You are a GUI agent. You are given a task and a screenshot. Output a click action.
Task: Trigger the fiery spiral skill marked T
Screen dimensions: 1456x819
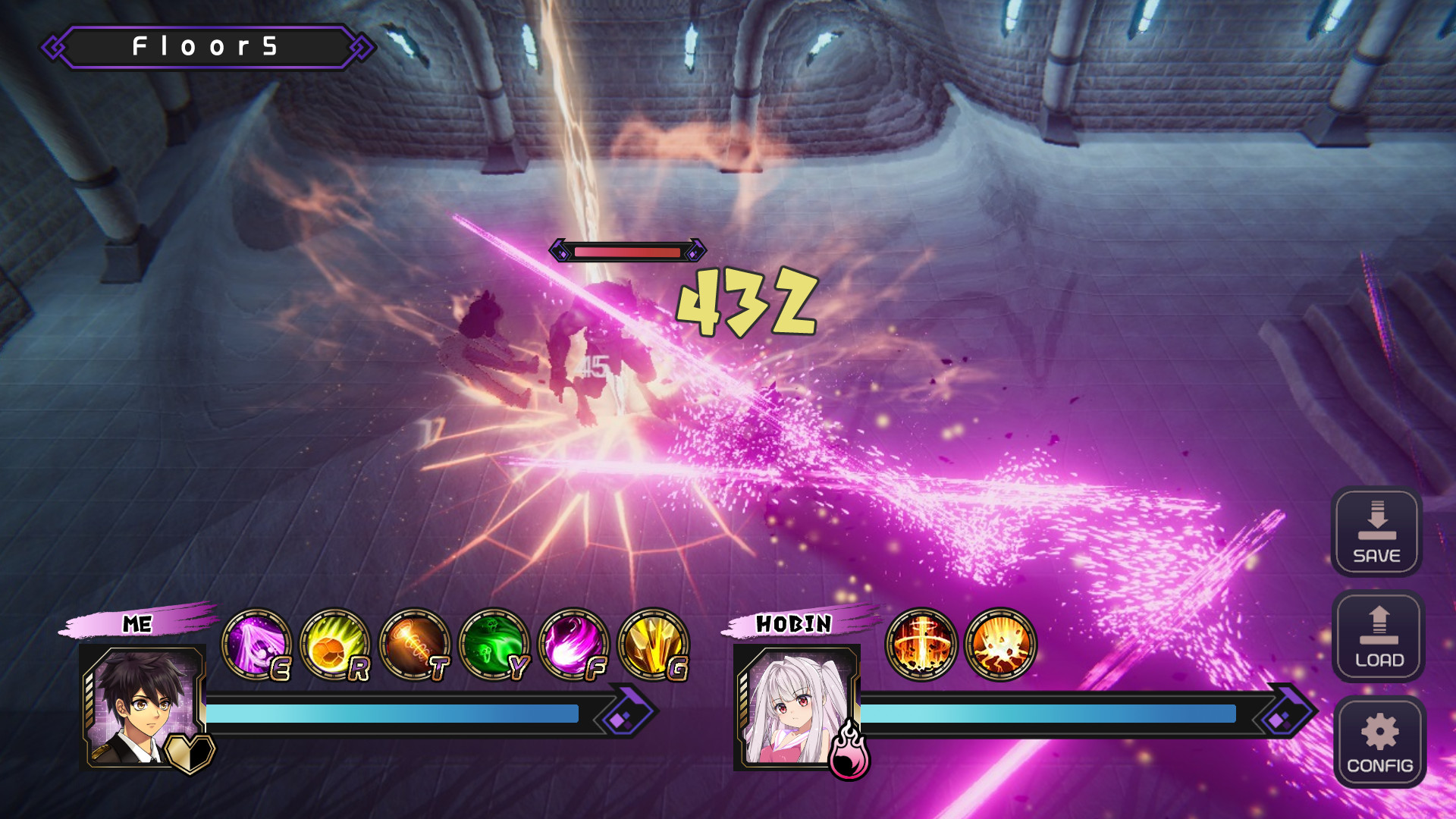pos(415,645)
